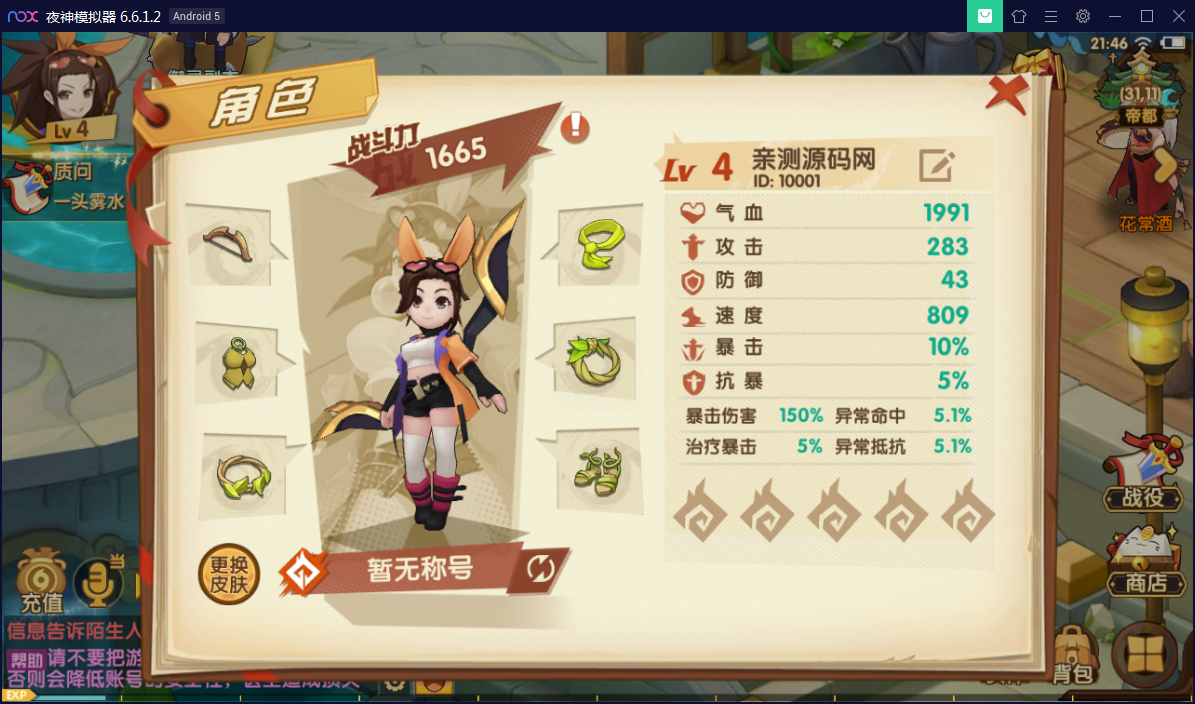Tap the refresh arrows beside 暂无称号
The width and height of the screenshot is (1195, 704).
point(541,569)
